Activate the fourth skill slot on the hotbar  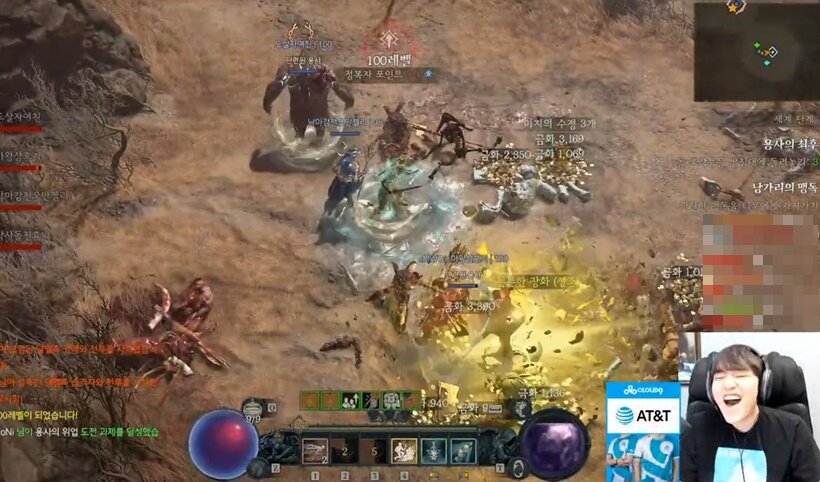tap(403, 451)
